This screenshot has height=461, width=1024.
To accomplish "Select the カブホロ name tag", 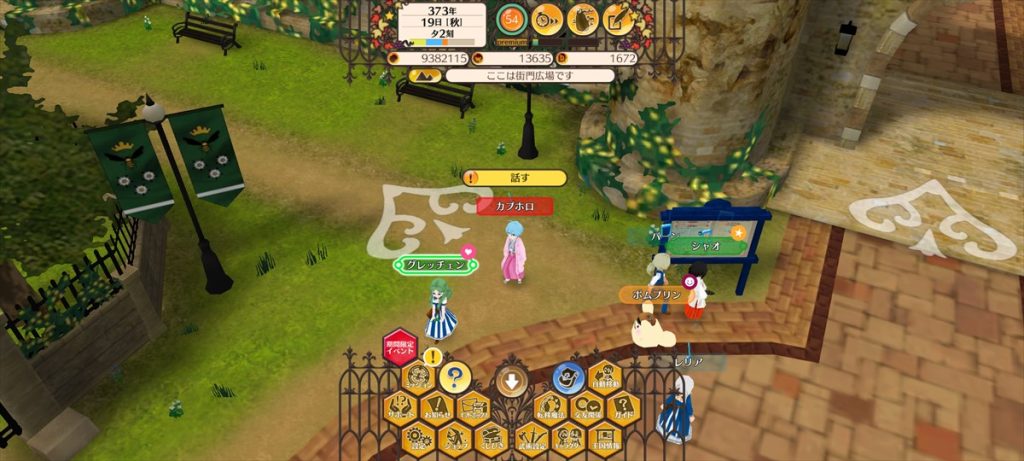I will (x=515, y=206).
